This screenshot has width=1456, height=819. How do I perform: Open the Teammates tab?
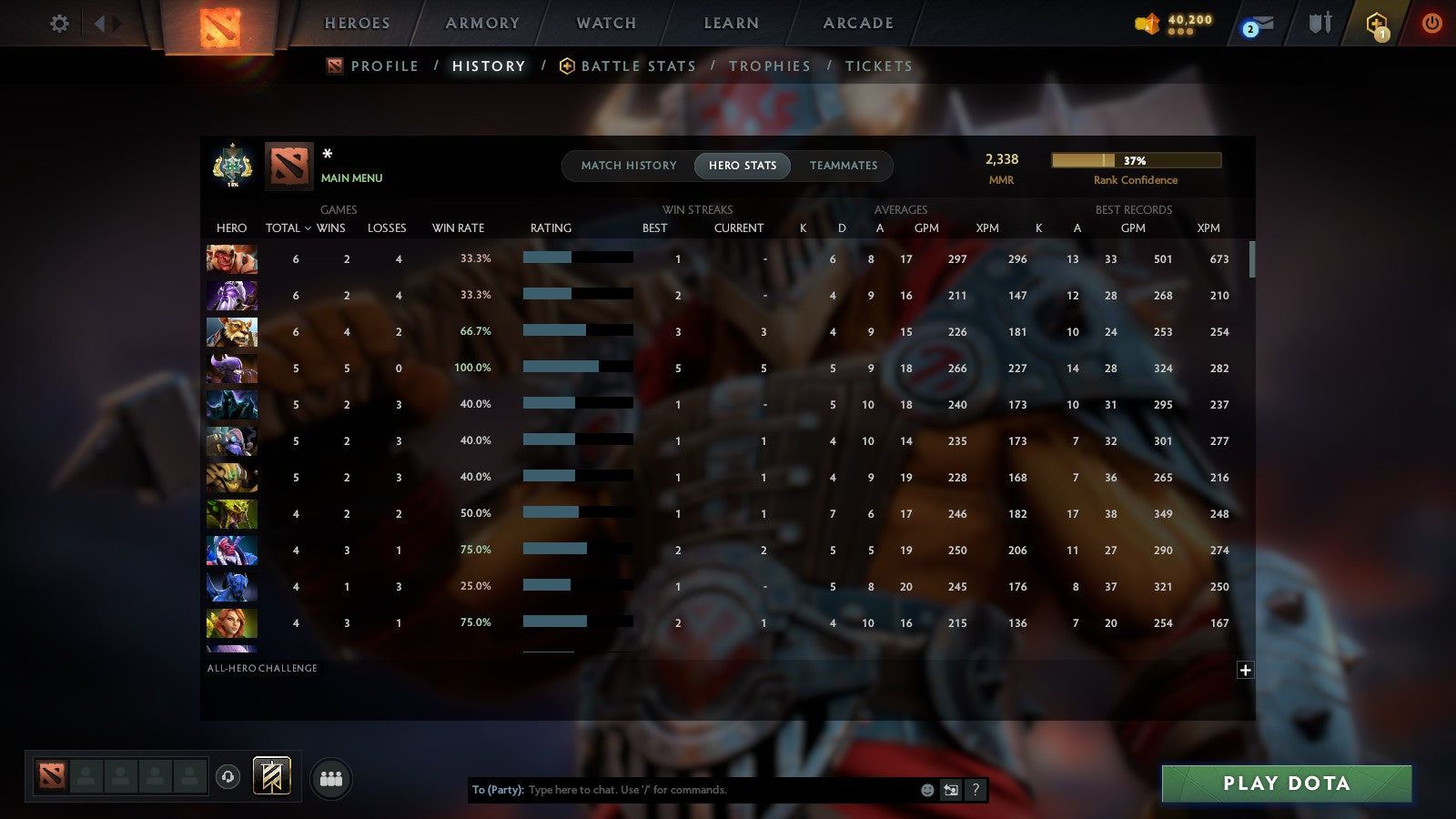tap(844, 166)
